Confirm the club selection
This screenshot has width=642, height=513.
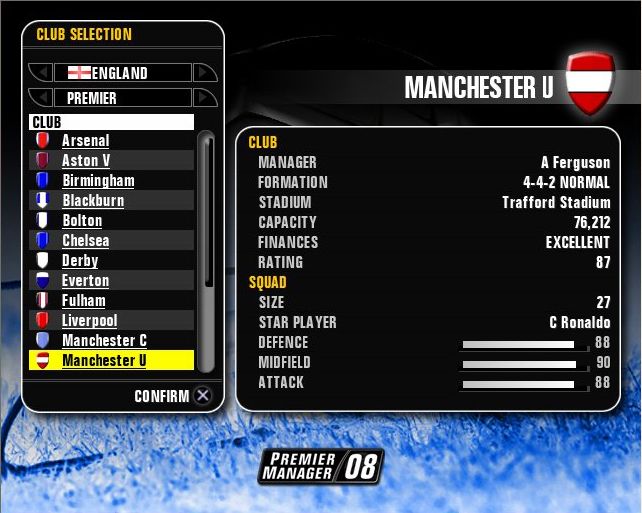(x=203, y=396)
